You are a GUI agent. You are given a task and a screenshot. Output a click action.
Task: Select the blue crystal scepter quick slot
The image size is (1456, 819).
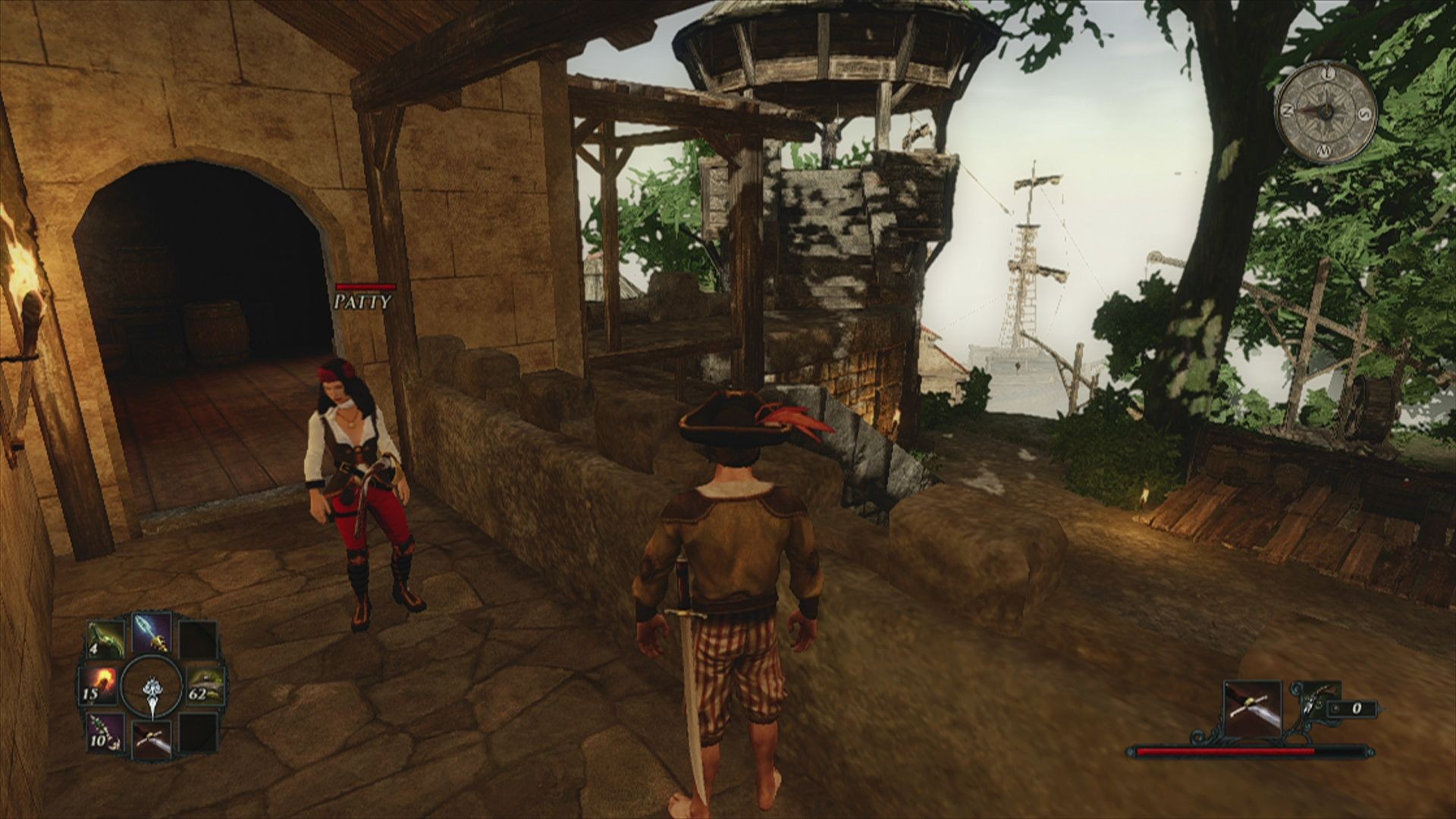pos(151,632)
